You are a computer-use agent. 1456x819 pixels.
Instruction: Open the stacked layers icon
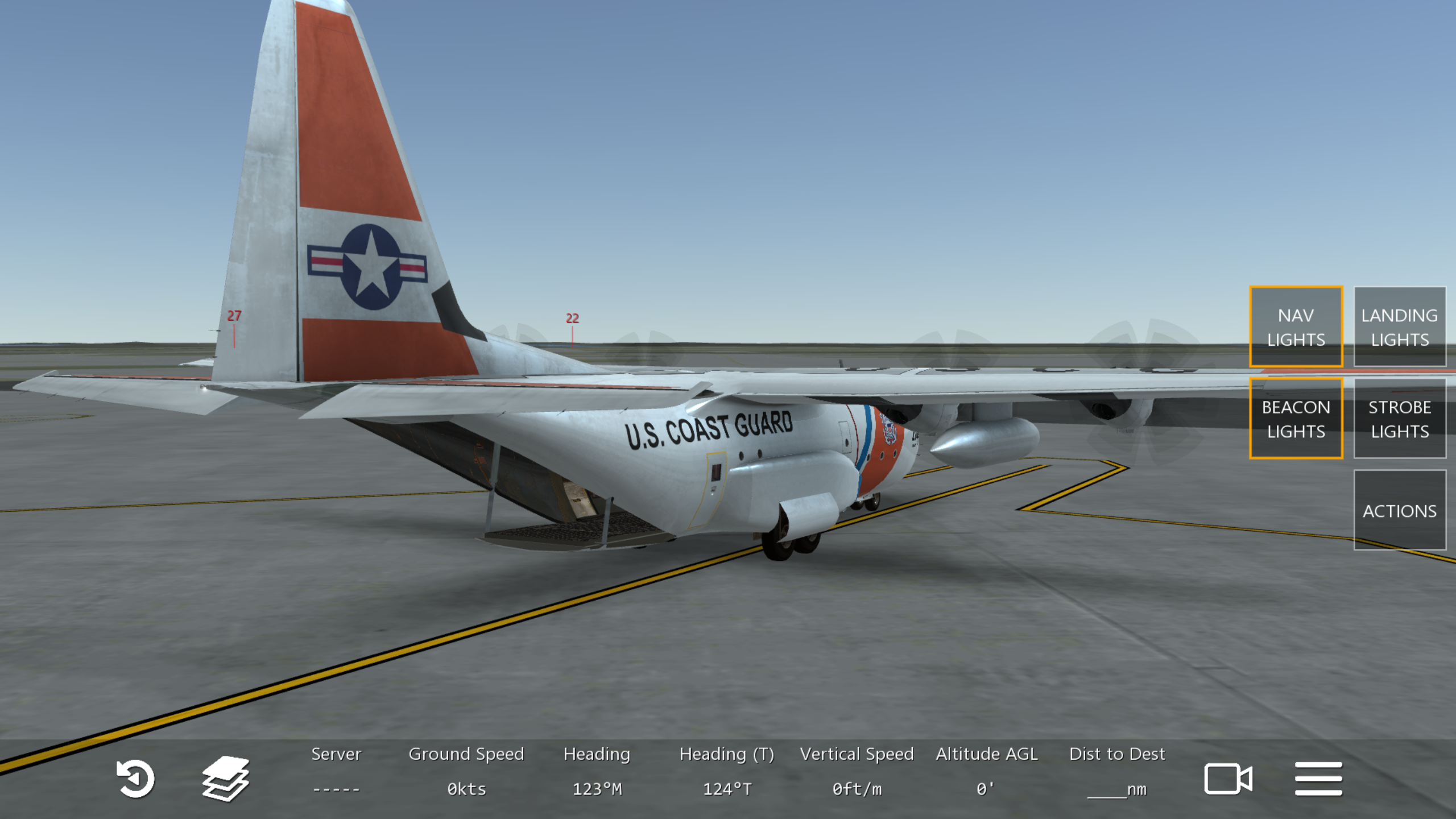(x=225, y=778)
